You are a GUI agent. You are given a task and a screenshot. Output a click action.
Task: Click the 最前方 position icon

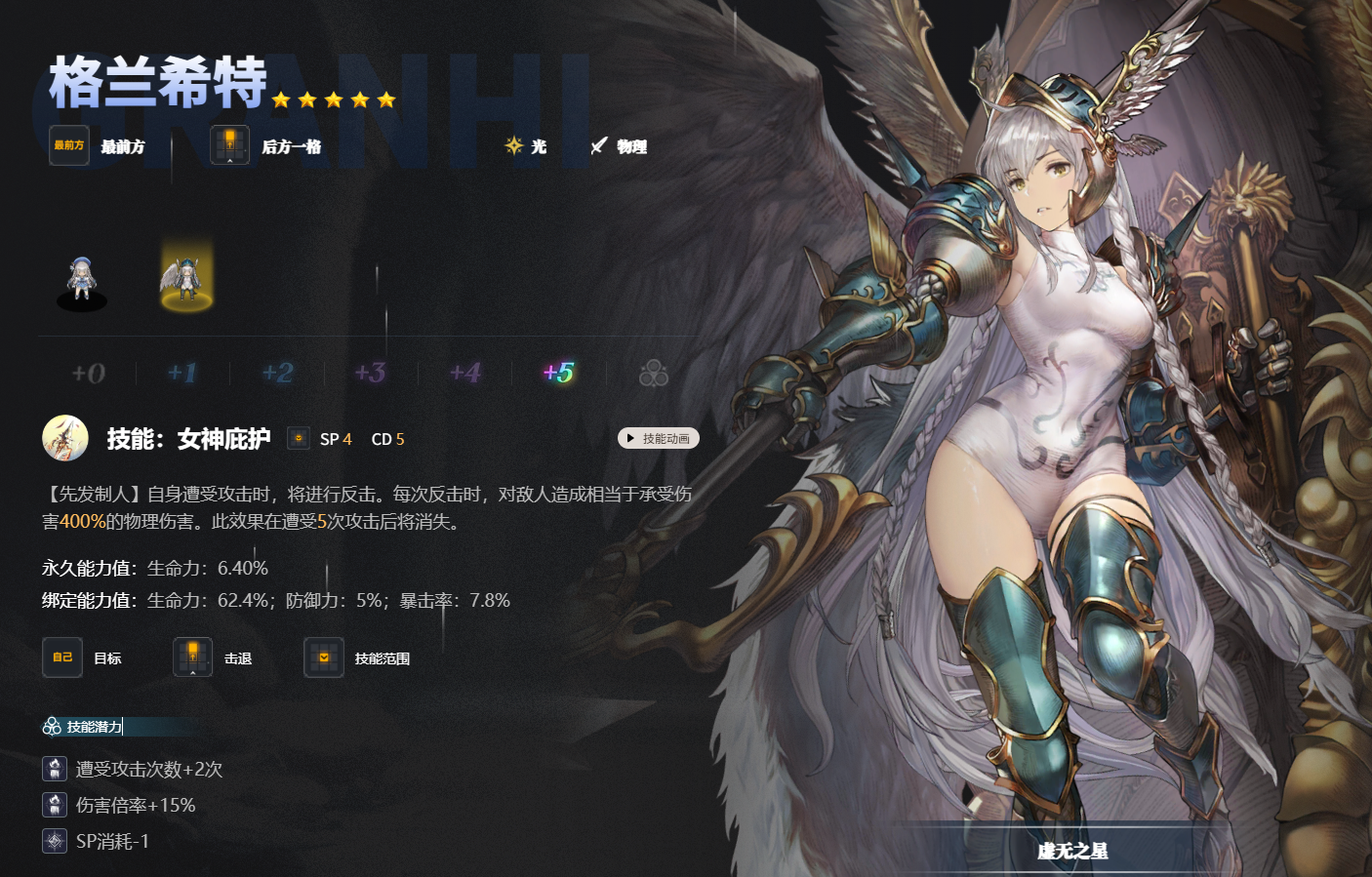tap(69, 145)
